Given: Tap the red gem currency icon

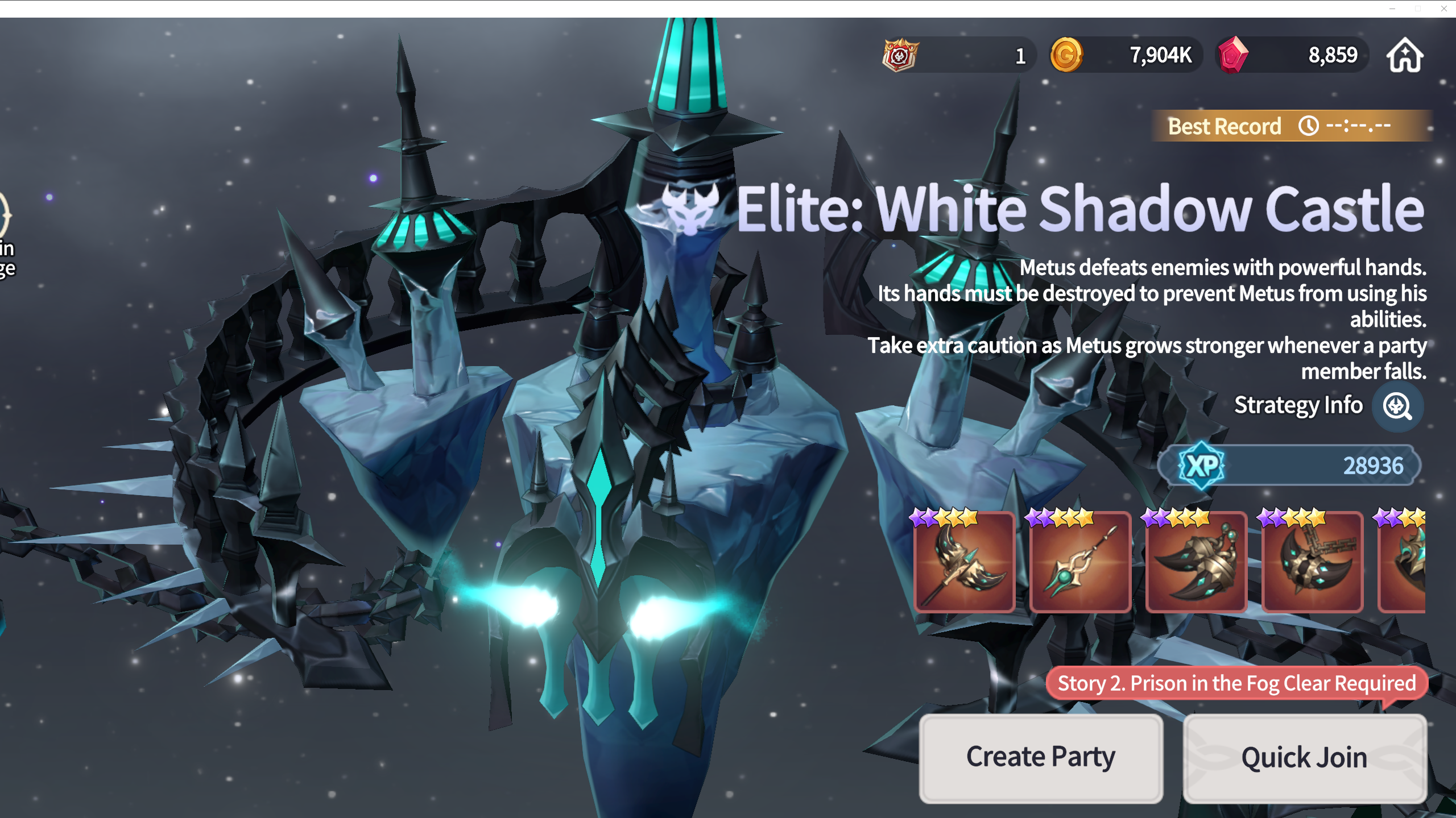Looking at the screenshot, I should click(1232, 55).
